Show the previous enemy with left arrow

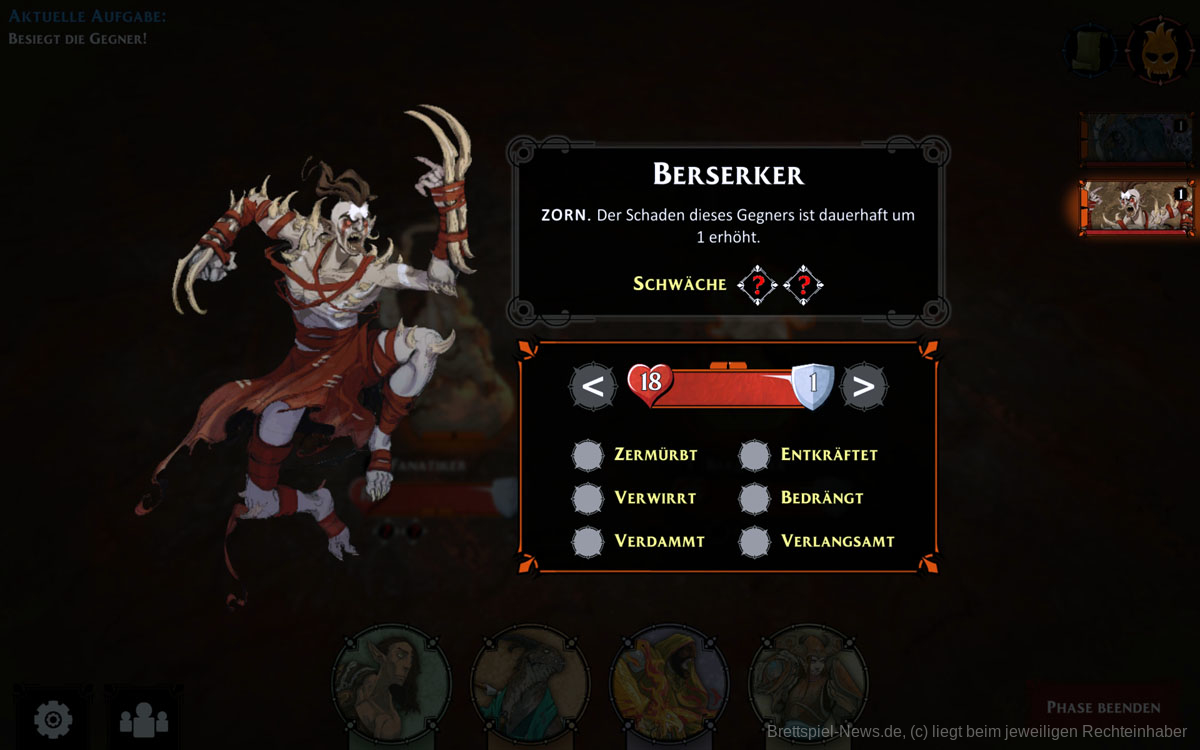pyautogui.click(x=593, y=386)
